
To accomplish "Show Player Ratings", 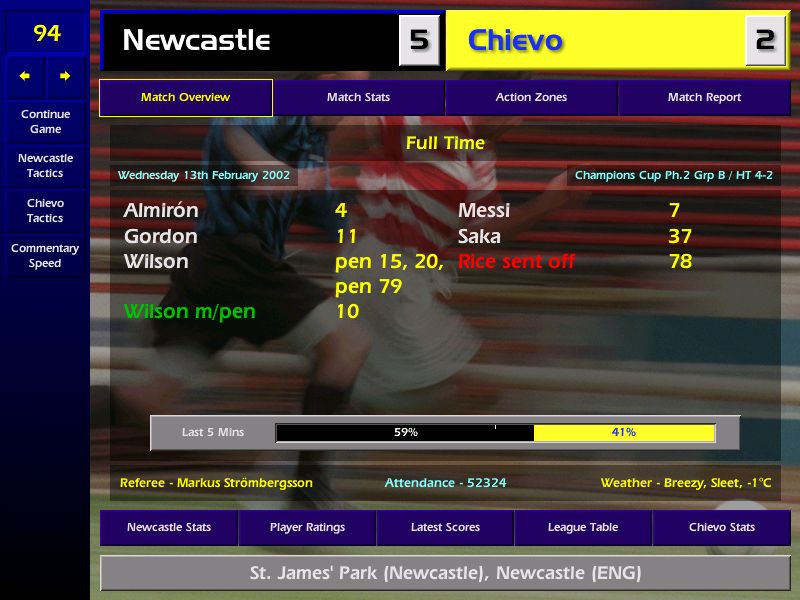I will 307,527.
